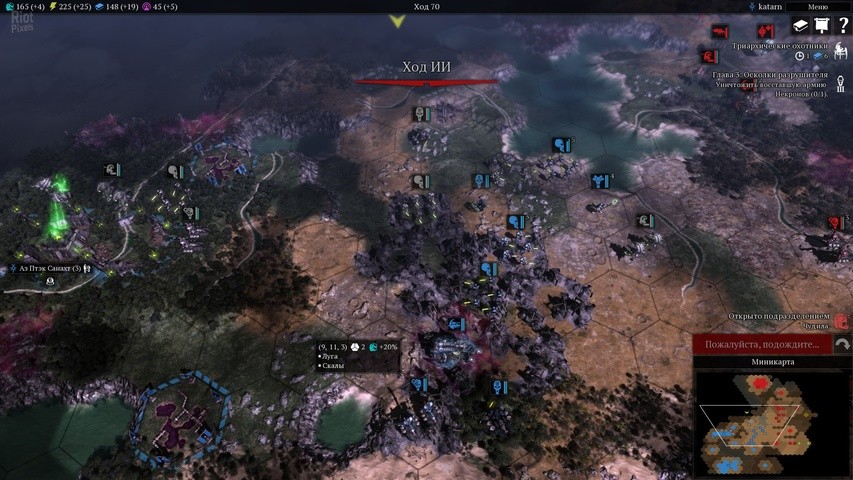Click the curved arrow next-unit button
Screen dimensions: 853x480
point(843,345)
